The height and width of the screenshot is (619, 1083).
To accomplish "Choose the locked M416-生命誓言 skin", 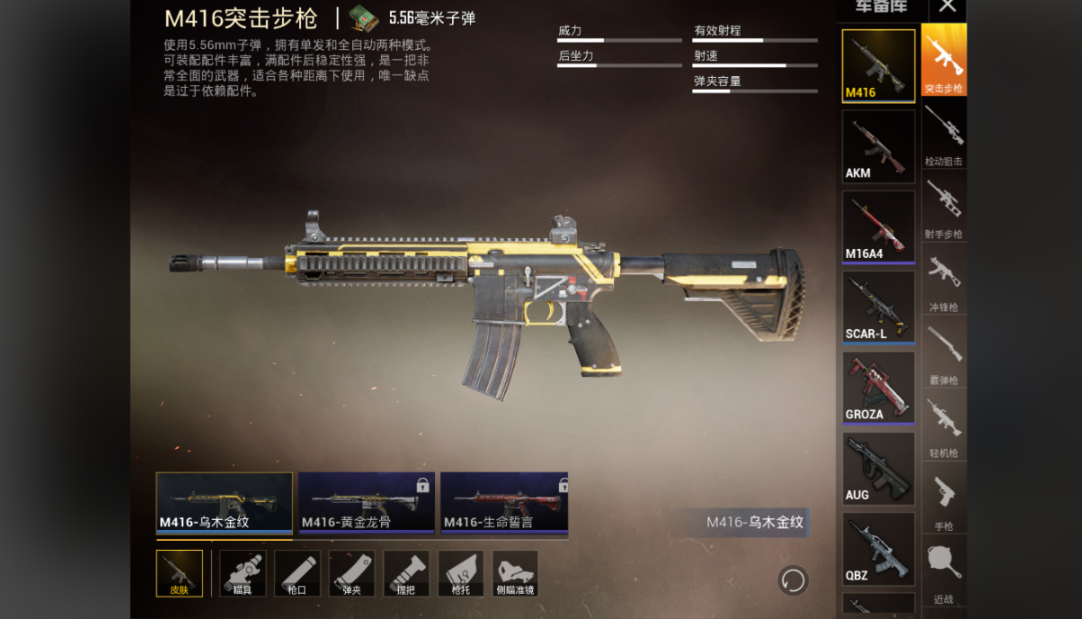I will pyautogui.click(x=504, y=502).
